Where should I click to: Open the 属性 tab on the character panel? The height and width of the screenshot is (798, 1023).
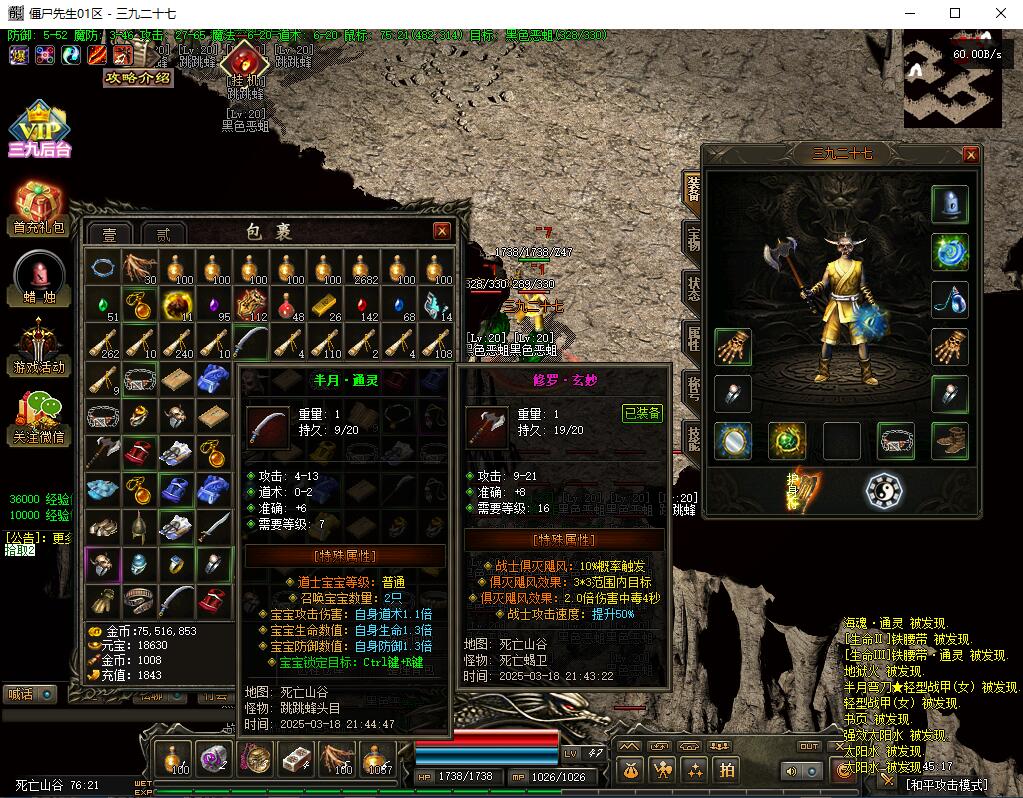click(693, 337)
